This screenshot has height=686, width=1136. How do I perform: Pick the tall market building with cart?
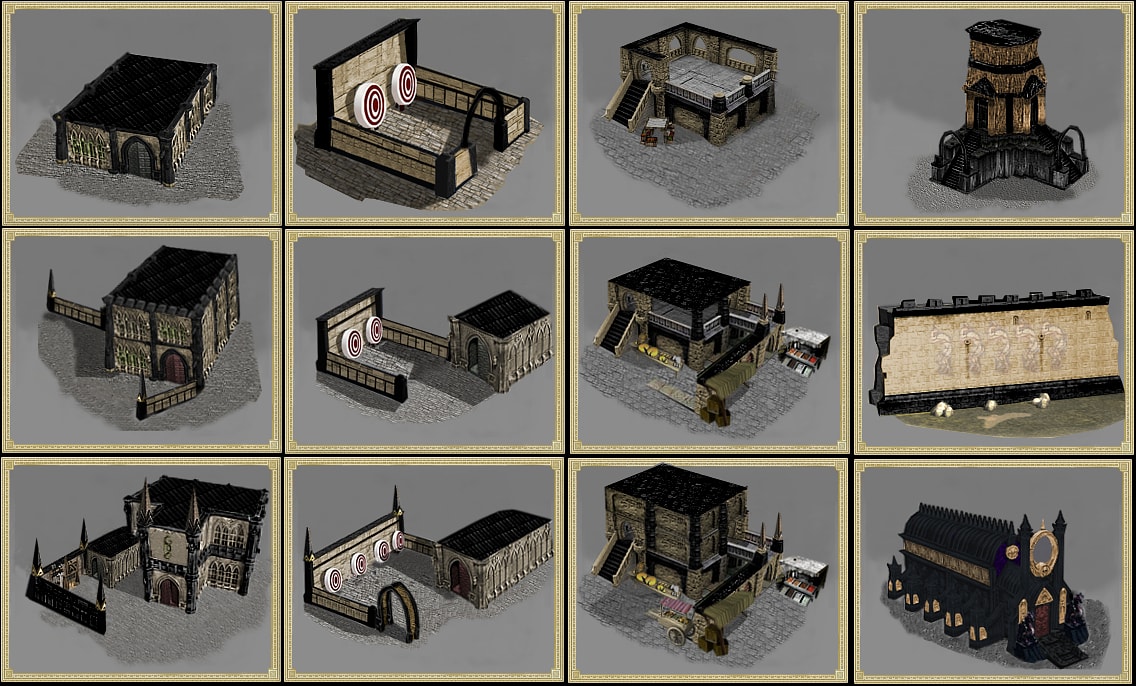(x=709, y=570)
